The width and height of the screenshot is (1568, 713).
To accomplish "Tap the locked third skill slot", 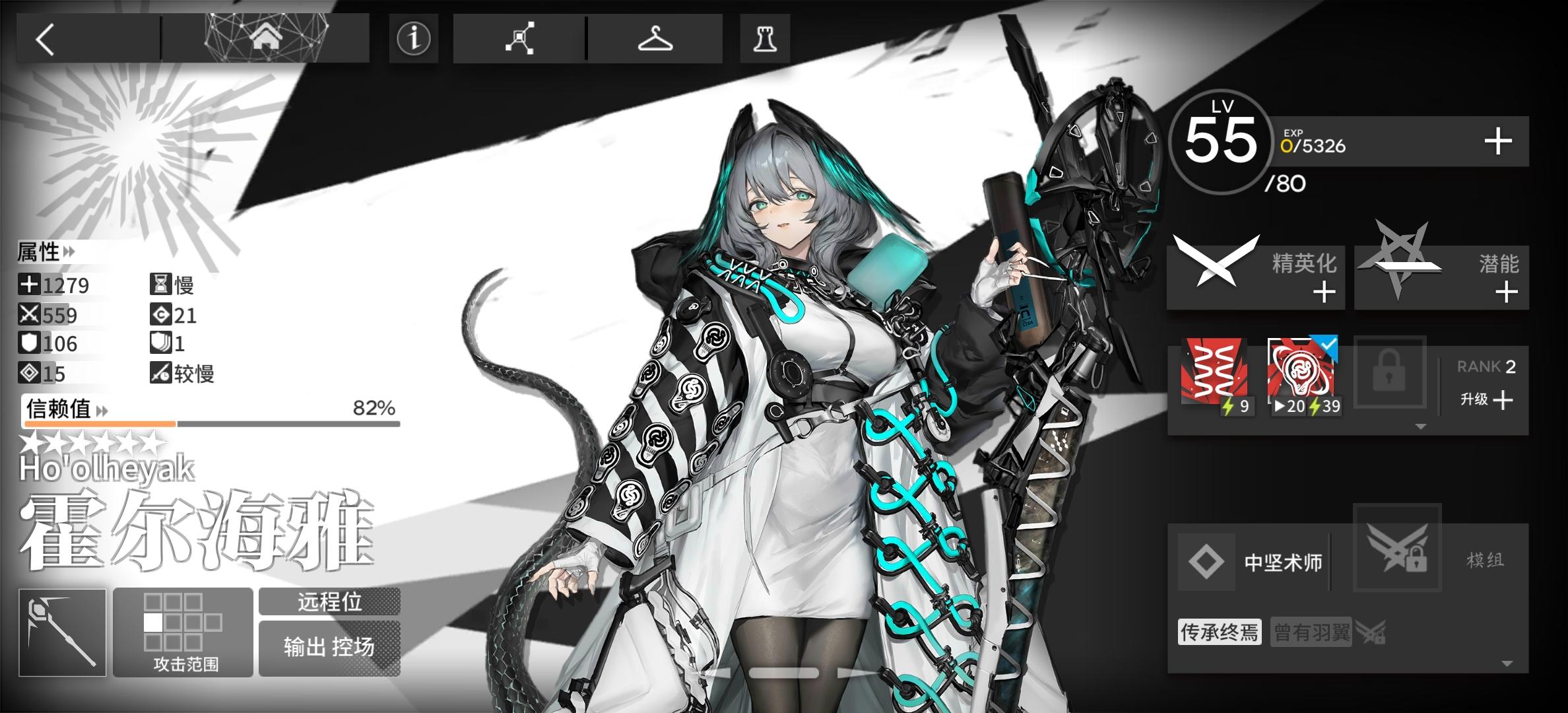I will coord(1390,372).
